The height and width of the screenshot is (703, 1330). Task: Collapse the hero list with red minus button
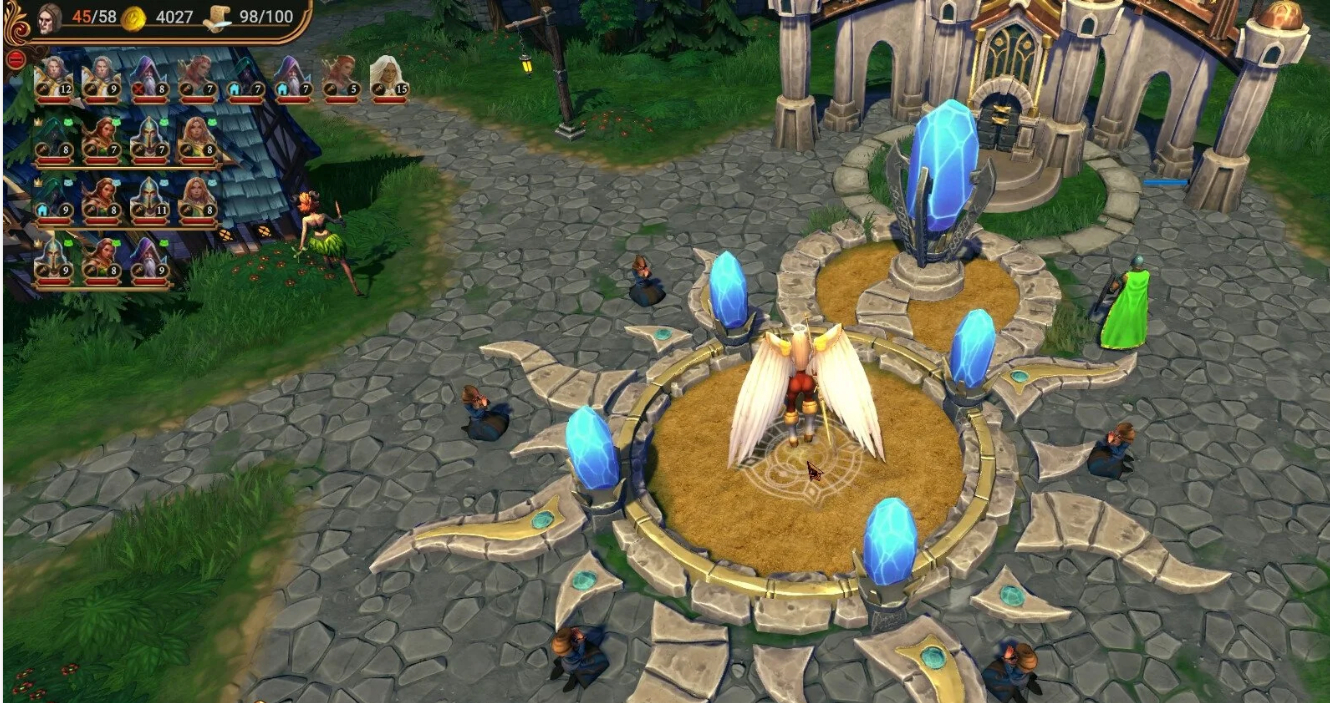pos(14,58)
